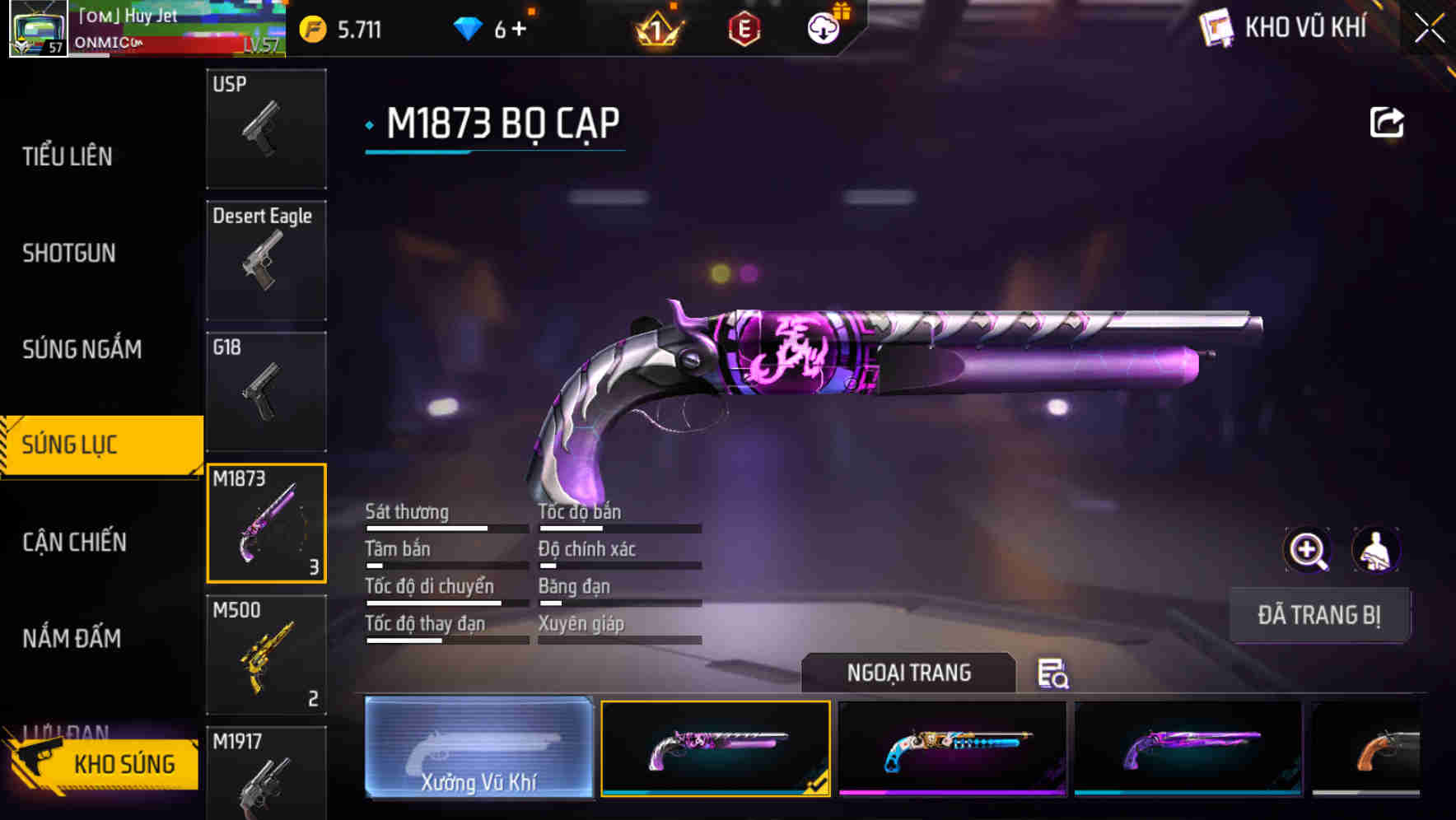The height and width of the screenshot is (820, 1456).
Task: Open the share icon next to M1873 BỌ CẠP
Action: click(x=1388, y=121)
